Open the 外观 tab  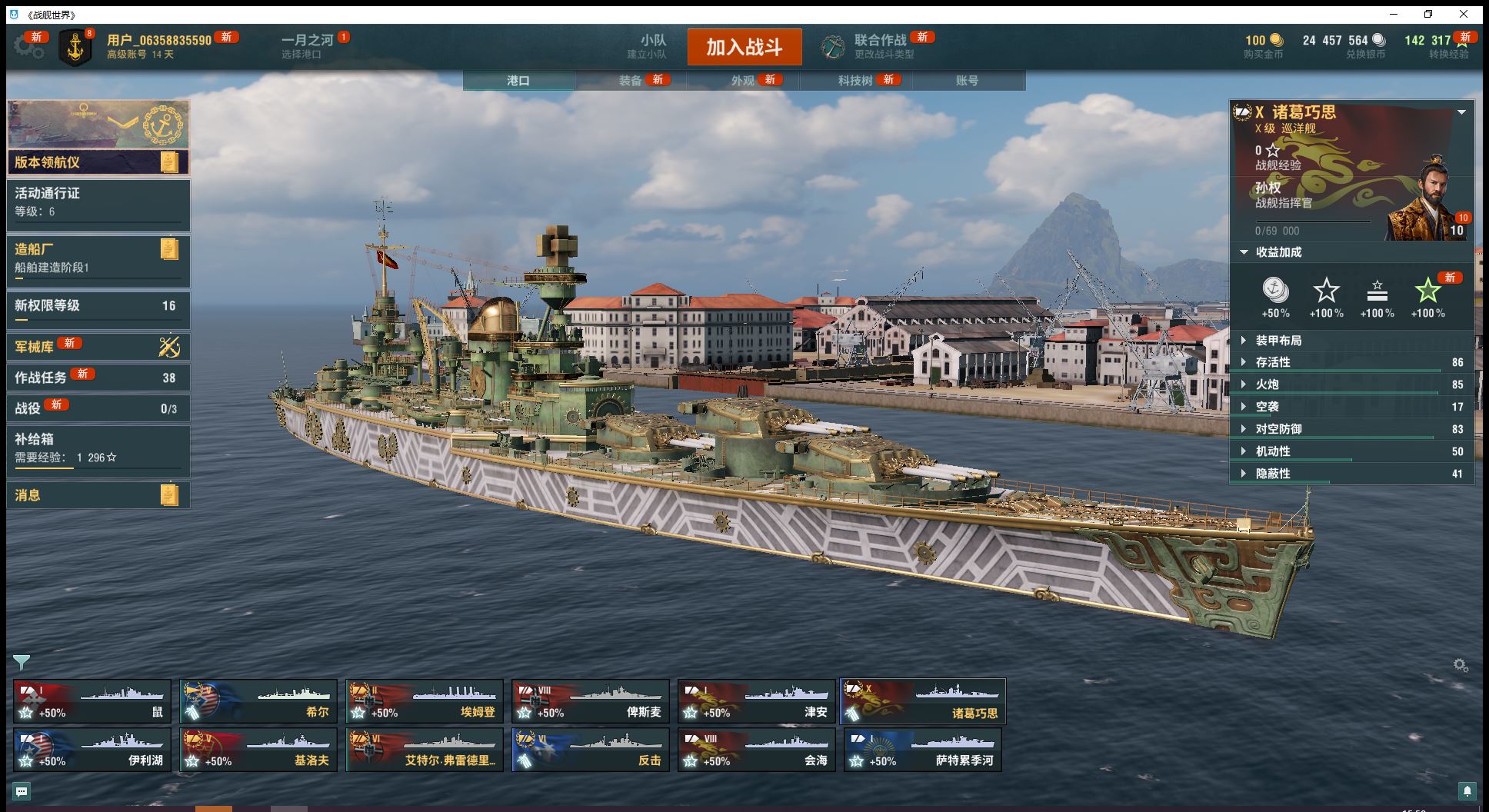click(743, 81)
